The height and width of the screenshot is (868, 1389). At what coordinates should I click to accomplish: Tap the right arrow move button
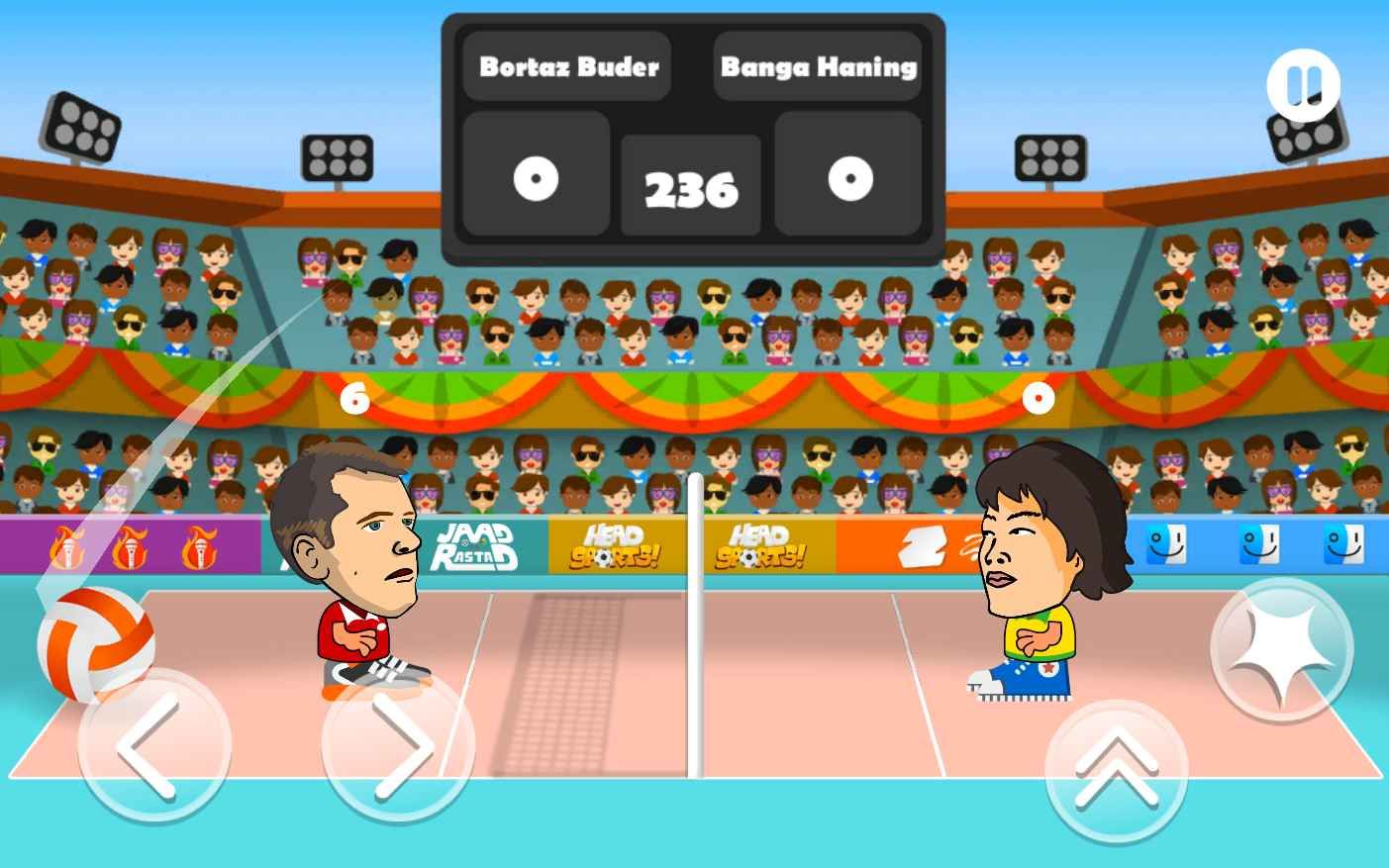click(x=397, y=745)
